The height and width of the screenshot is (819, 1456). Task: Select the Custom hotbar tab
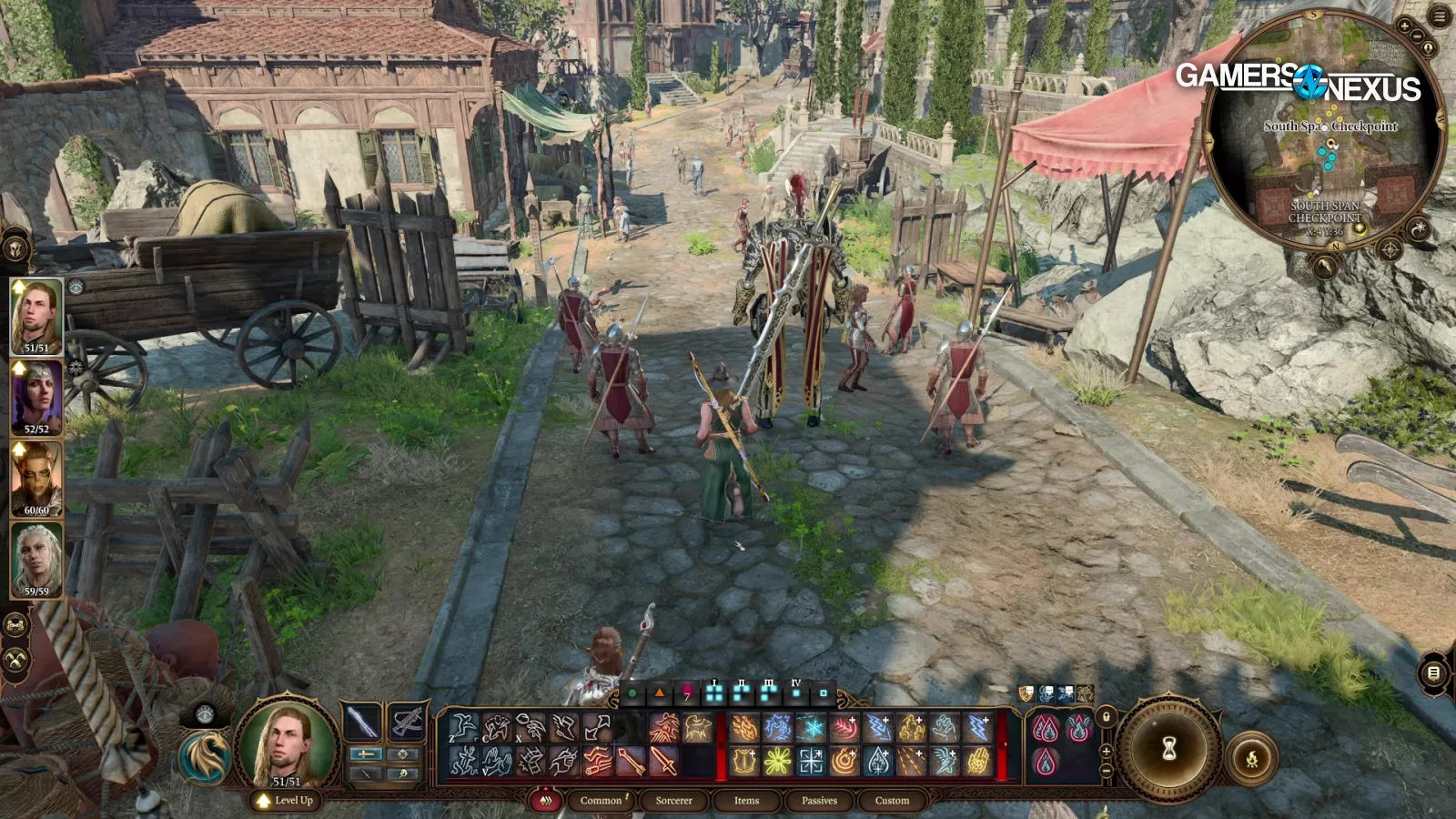click(x=892, y=801)
